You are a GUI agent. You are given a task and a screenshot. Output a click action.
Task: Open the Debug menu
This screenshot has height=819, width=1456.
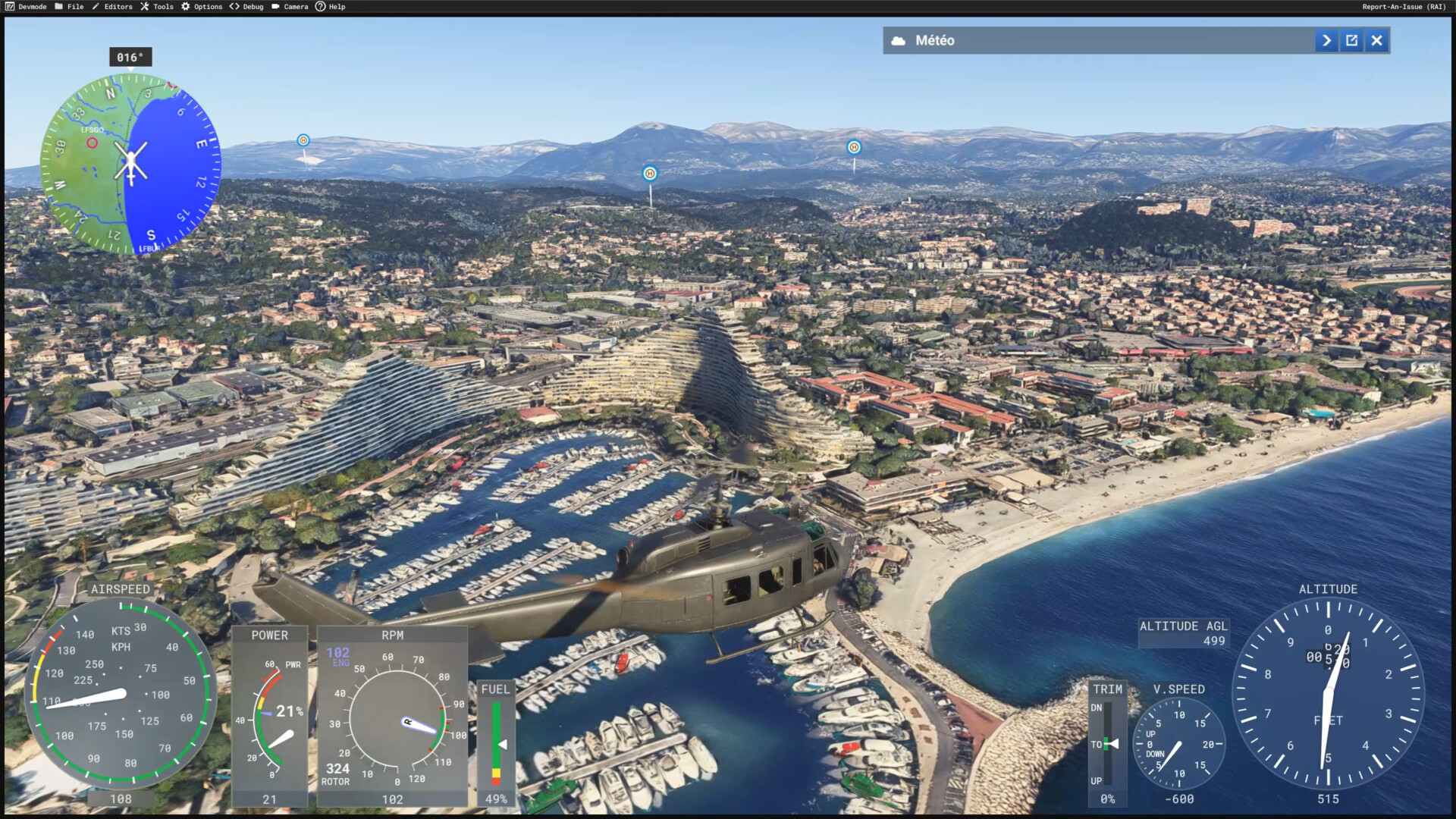pyautogui.click(x=246, y=7)
